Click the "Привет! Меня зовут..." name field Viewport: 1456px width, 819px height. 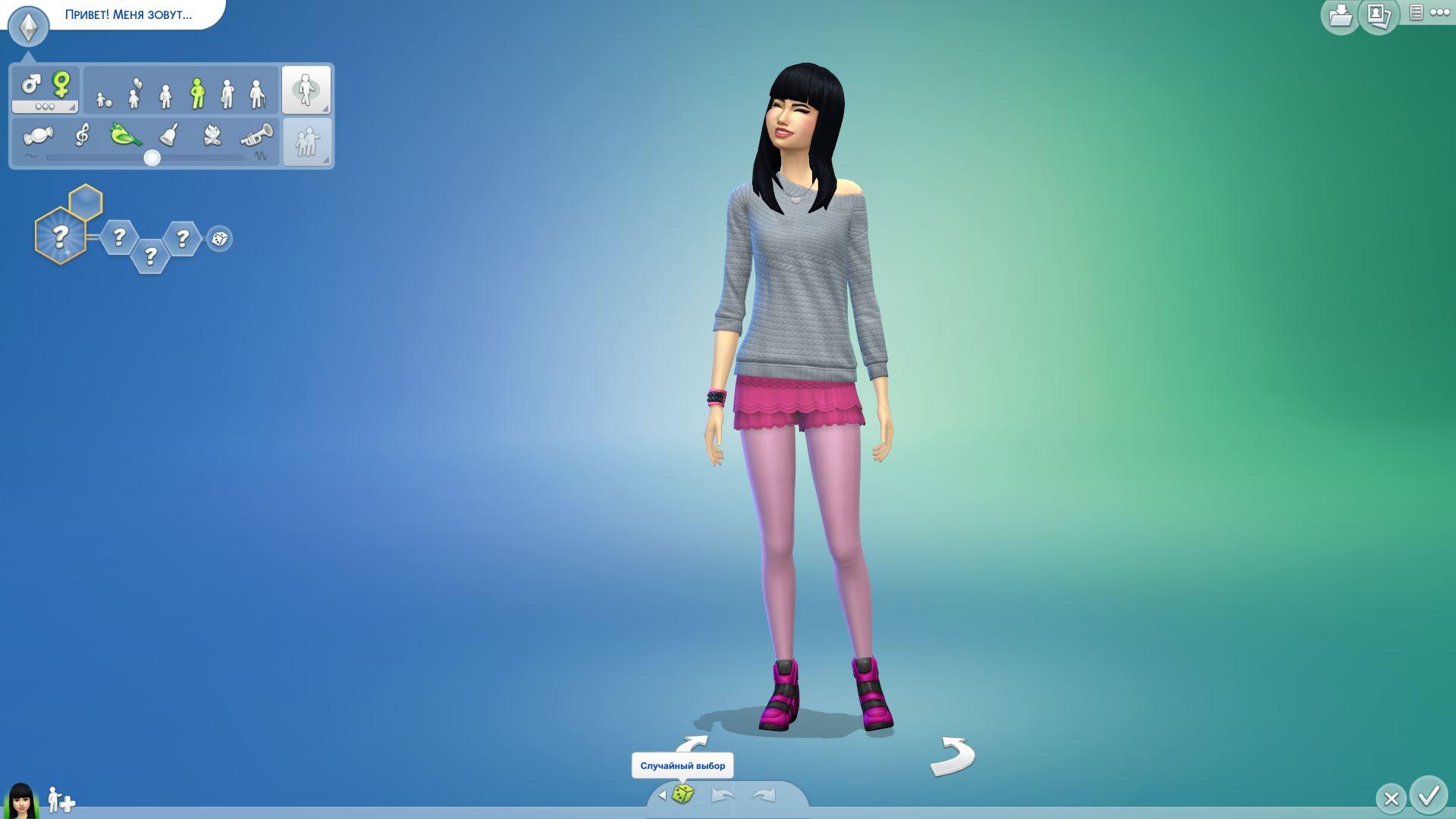129,14
